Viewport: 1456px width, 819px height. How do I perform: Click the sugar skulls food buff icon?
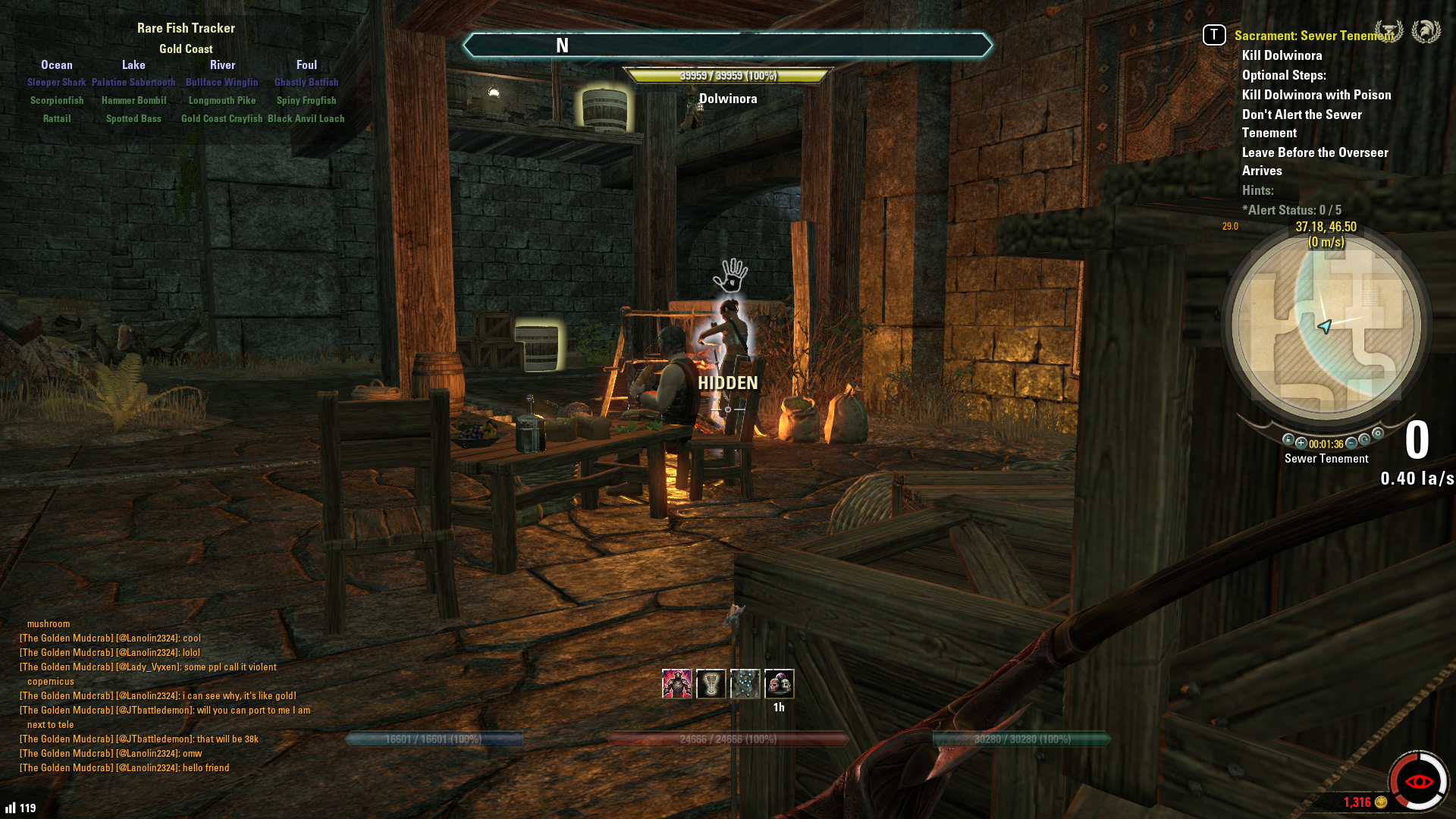click(x=779, y=684)
